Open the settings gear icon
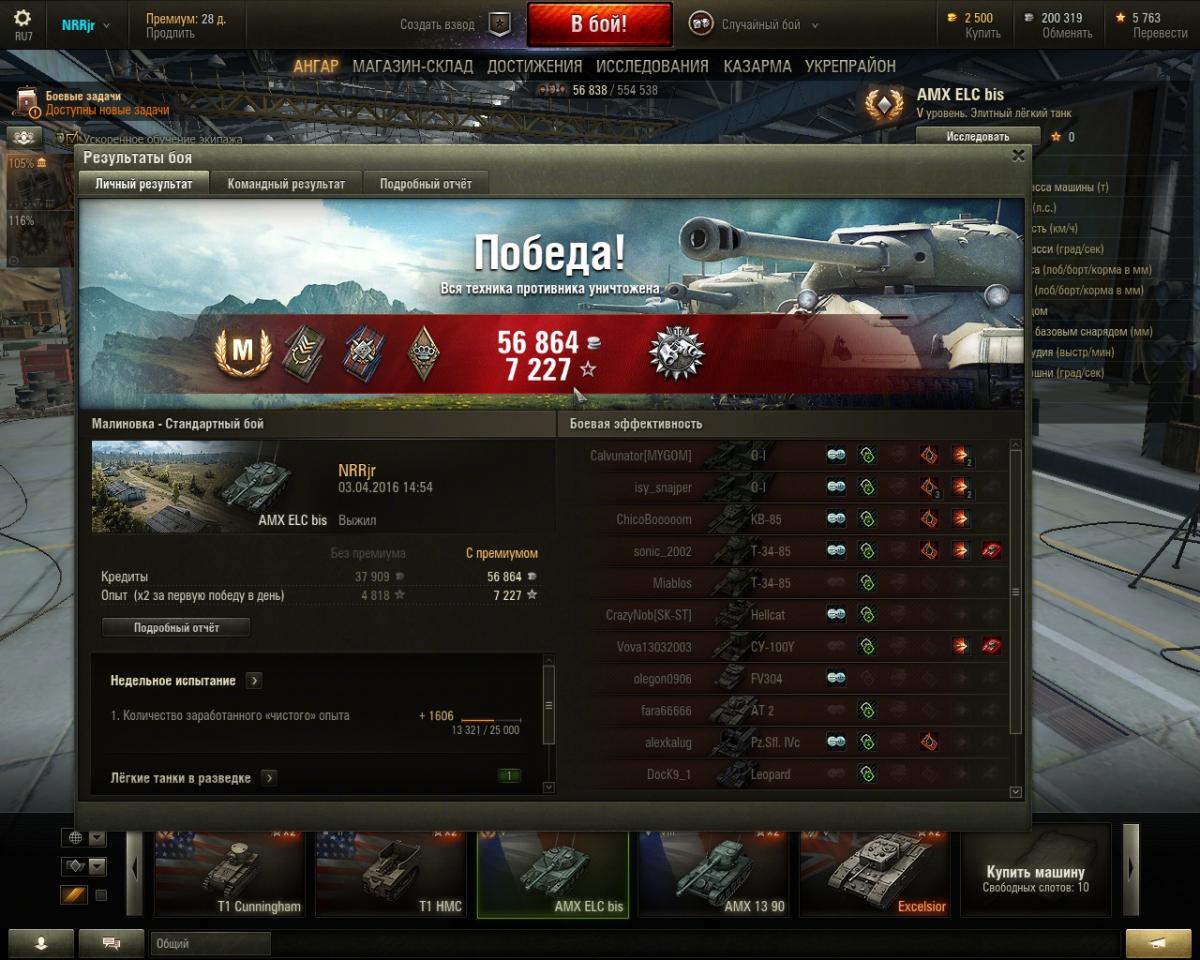Image resolution: width=1200 pixels, height=960 pixels. point(22,18)
